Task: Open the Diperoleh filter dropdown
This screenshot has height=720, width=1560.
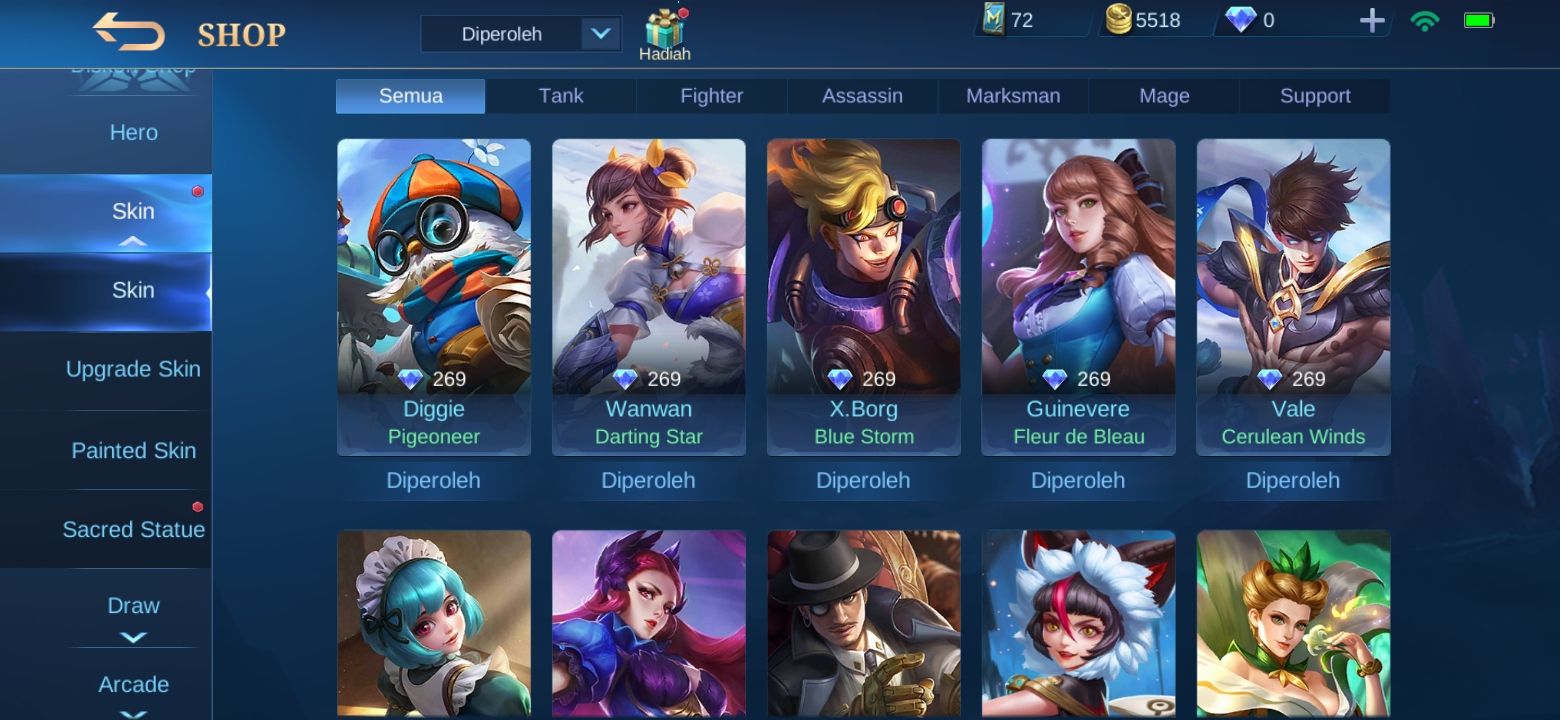Action: [521, 34]
